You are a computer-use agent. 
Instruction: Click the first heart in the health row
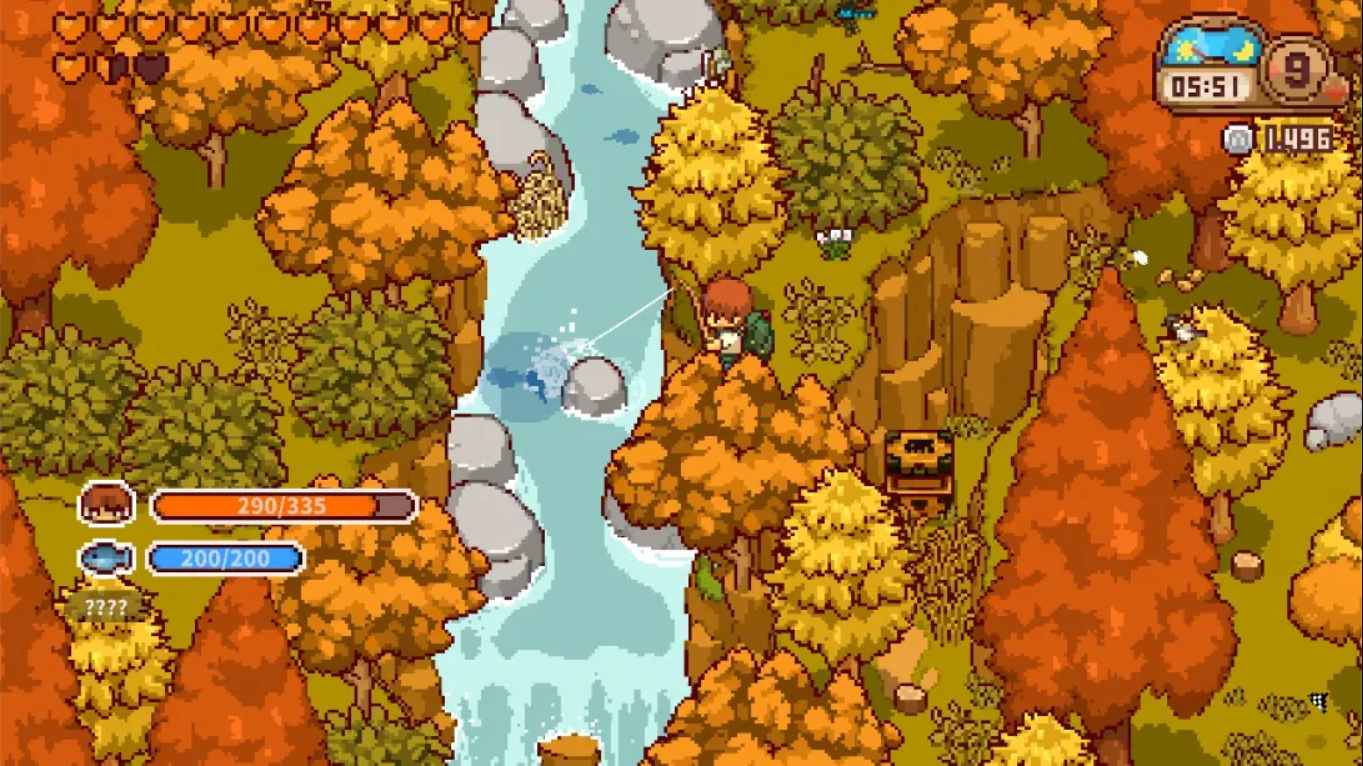72,26
